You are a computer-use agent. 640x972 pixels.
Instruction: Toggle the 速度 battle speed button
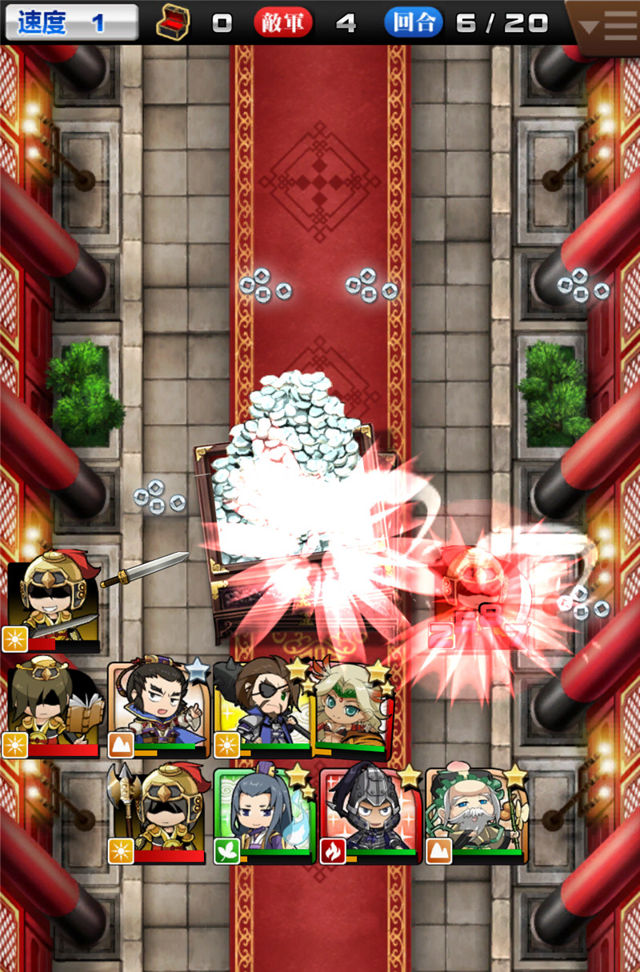tap(71, 22)
